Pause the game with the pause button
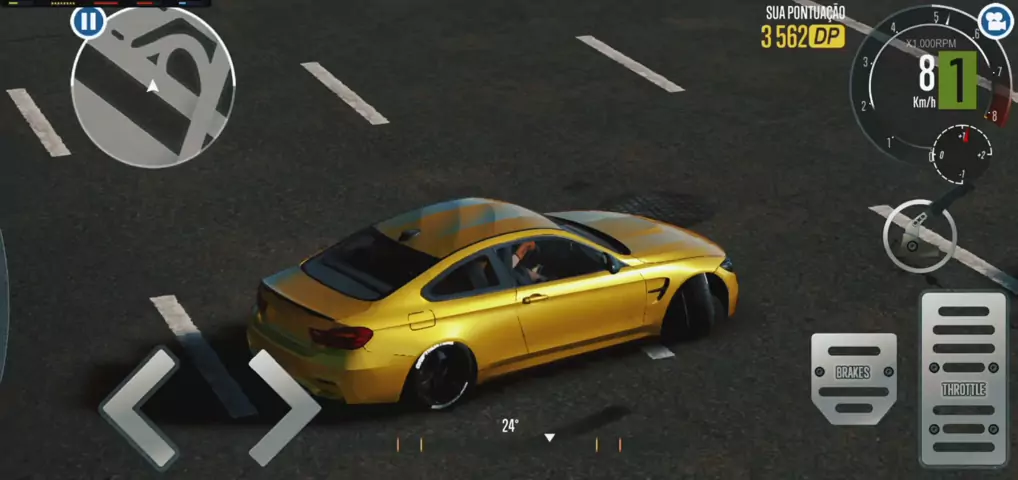Screen dimensions: 1018x480 [x=88, y=21]
